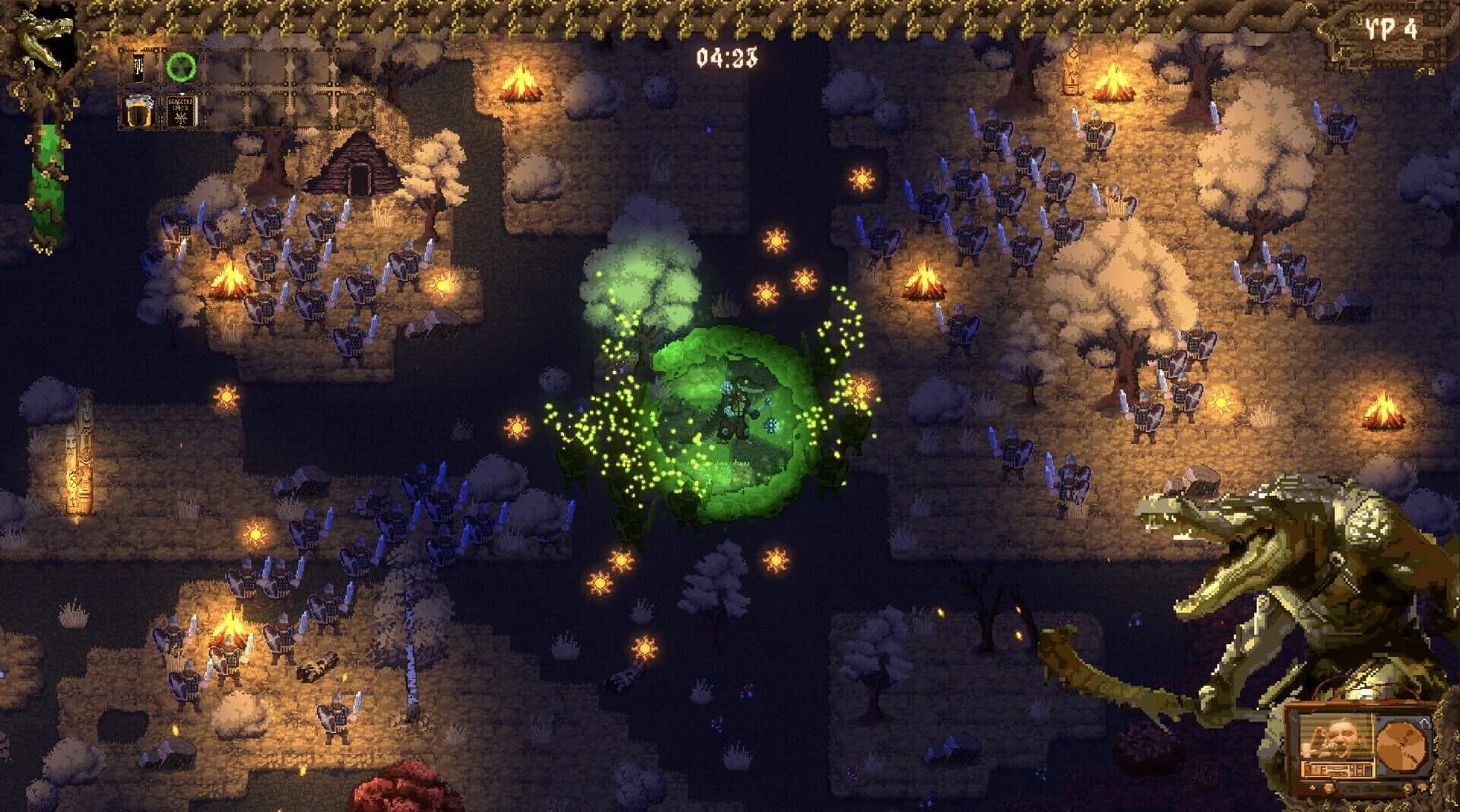Click the glowing green clover ability icon
The width and height of the screenshot is (1460, 812).
pyautogui.click(x=181, y=66)
